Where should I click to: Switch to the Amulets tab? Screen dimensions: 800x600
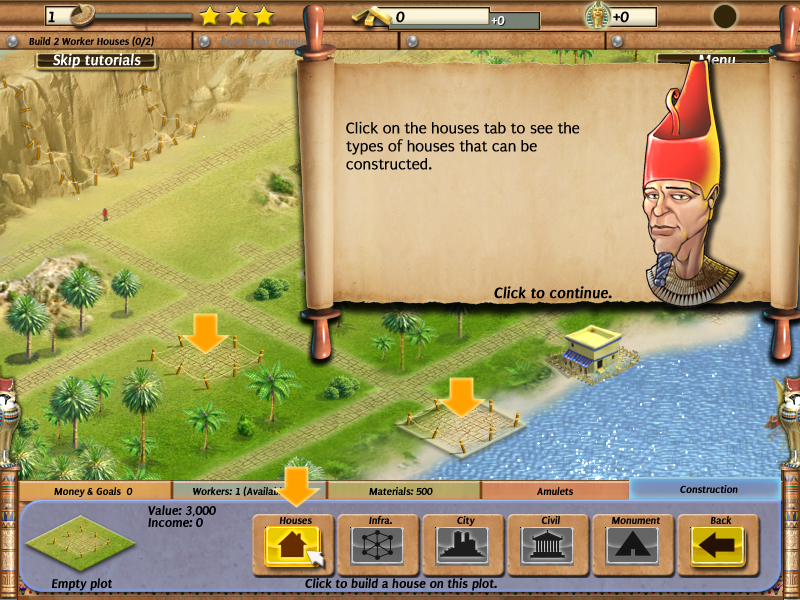pos(555,491)
